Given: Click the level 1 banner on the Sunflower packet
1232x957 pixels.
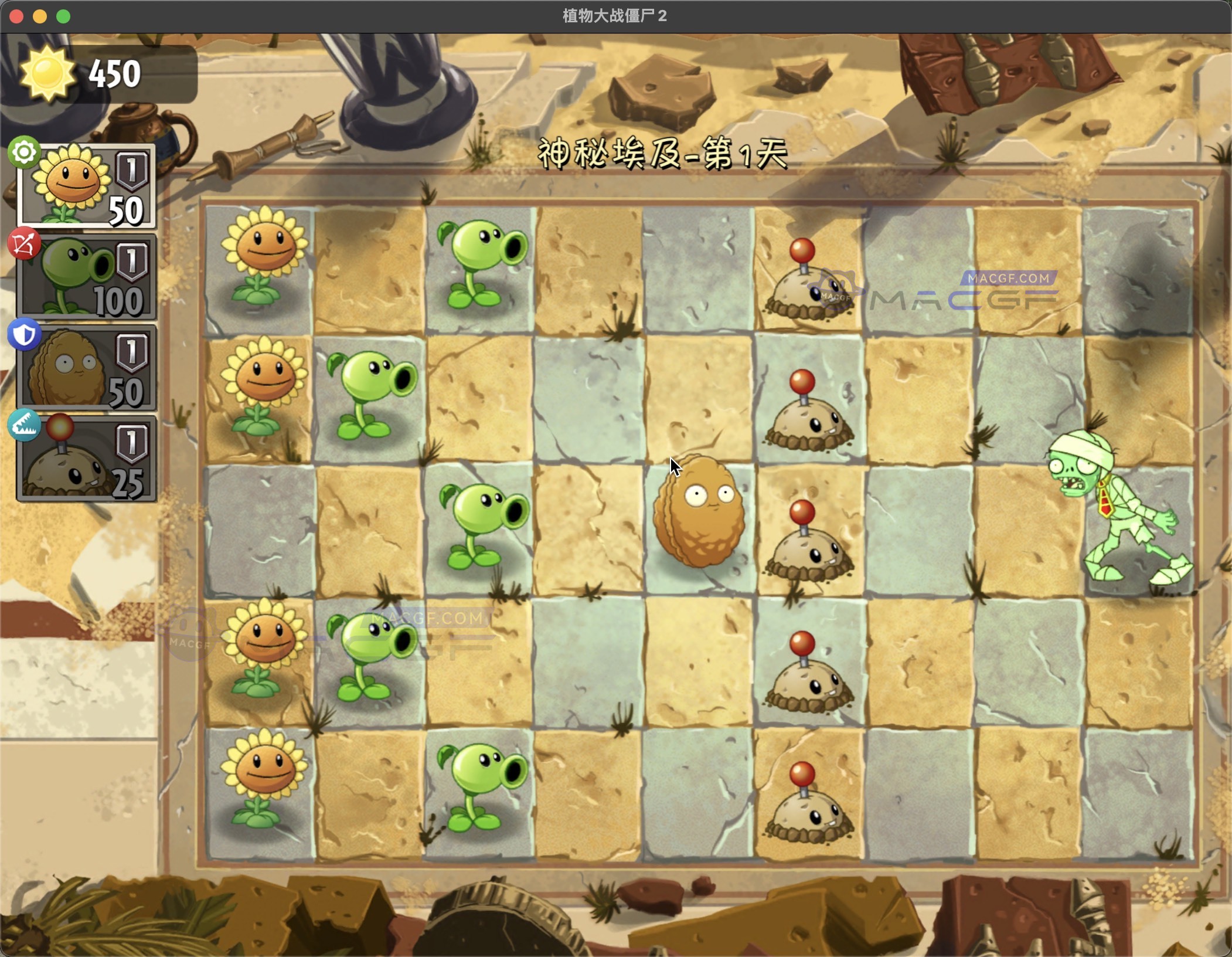Looking at the screenshot, I should [x=133, y=170].
